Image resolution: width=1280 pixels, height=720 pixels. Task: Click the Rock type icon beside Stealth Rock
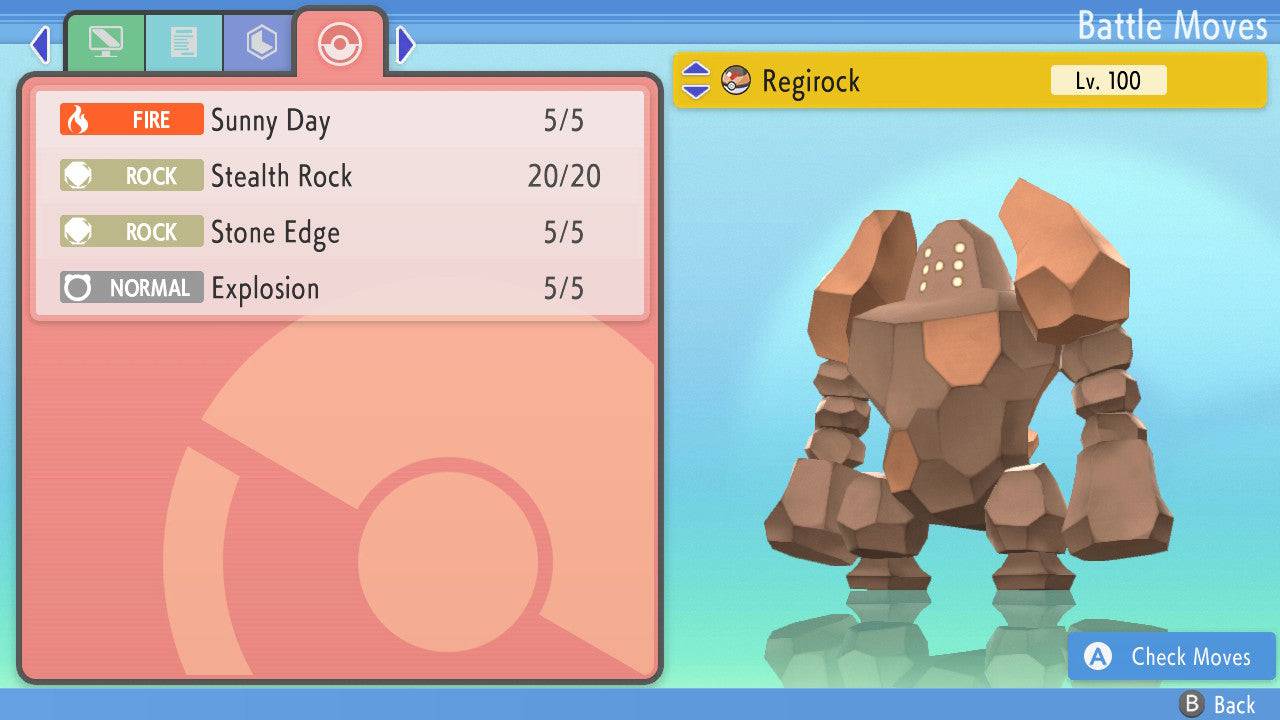coord(131,176)
